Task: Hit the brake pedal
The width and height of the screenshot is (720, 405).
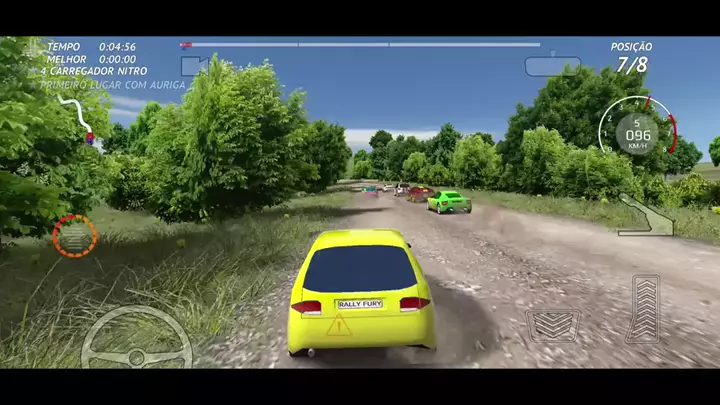Action: [553, 325]
